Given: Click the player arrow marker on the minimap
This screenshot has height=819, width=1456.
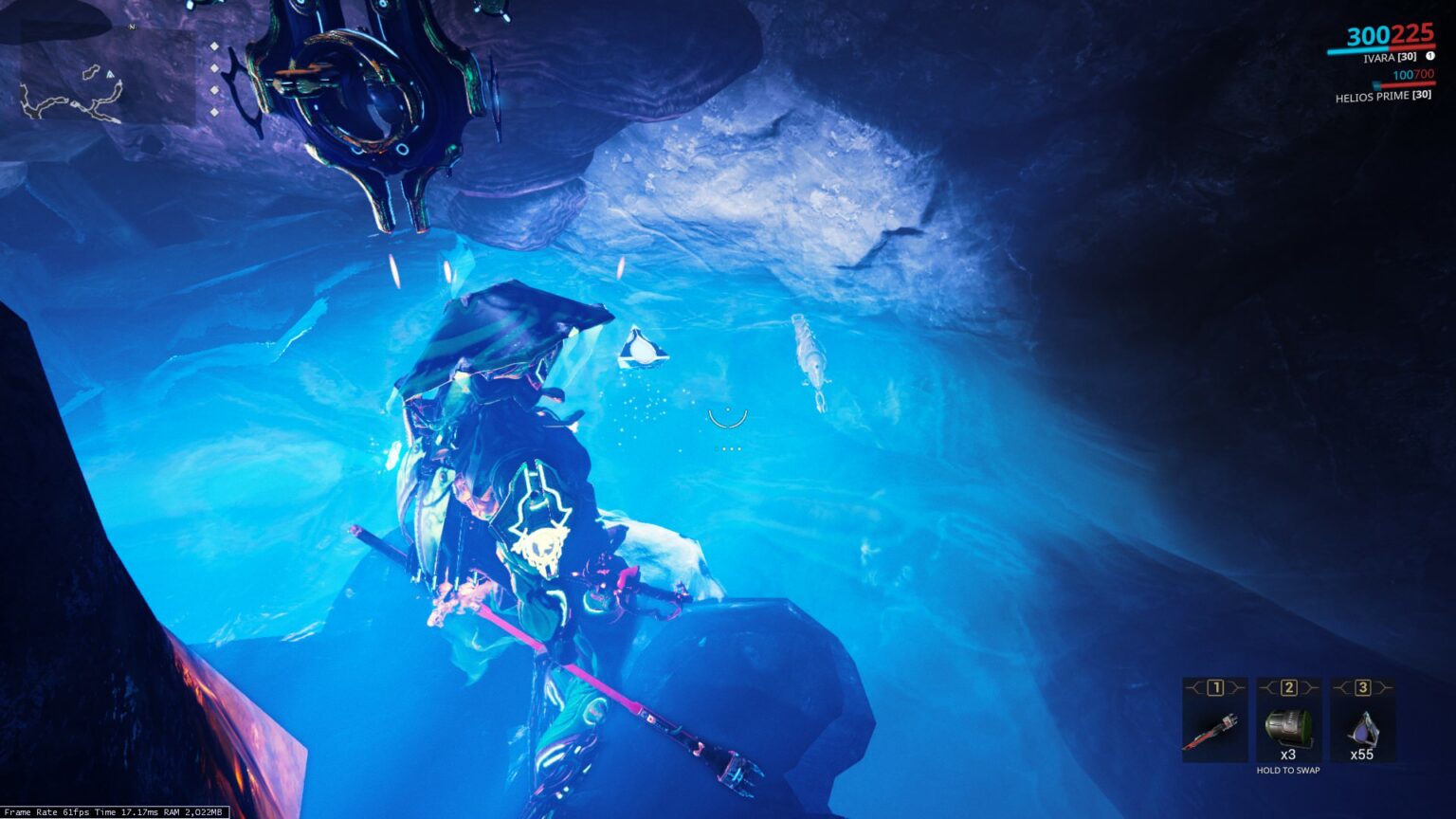Looking at the screenshot, I should pyautogui.click(x=110, y=74).
